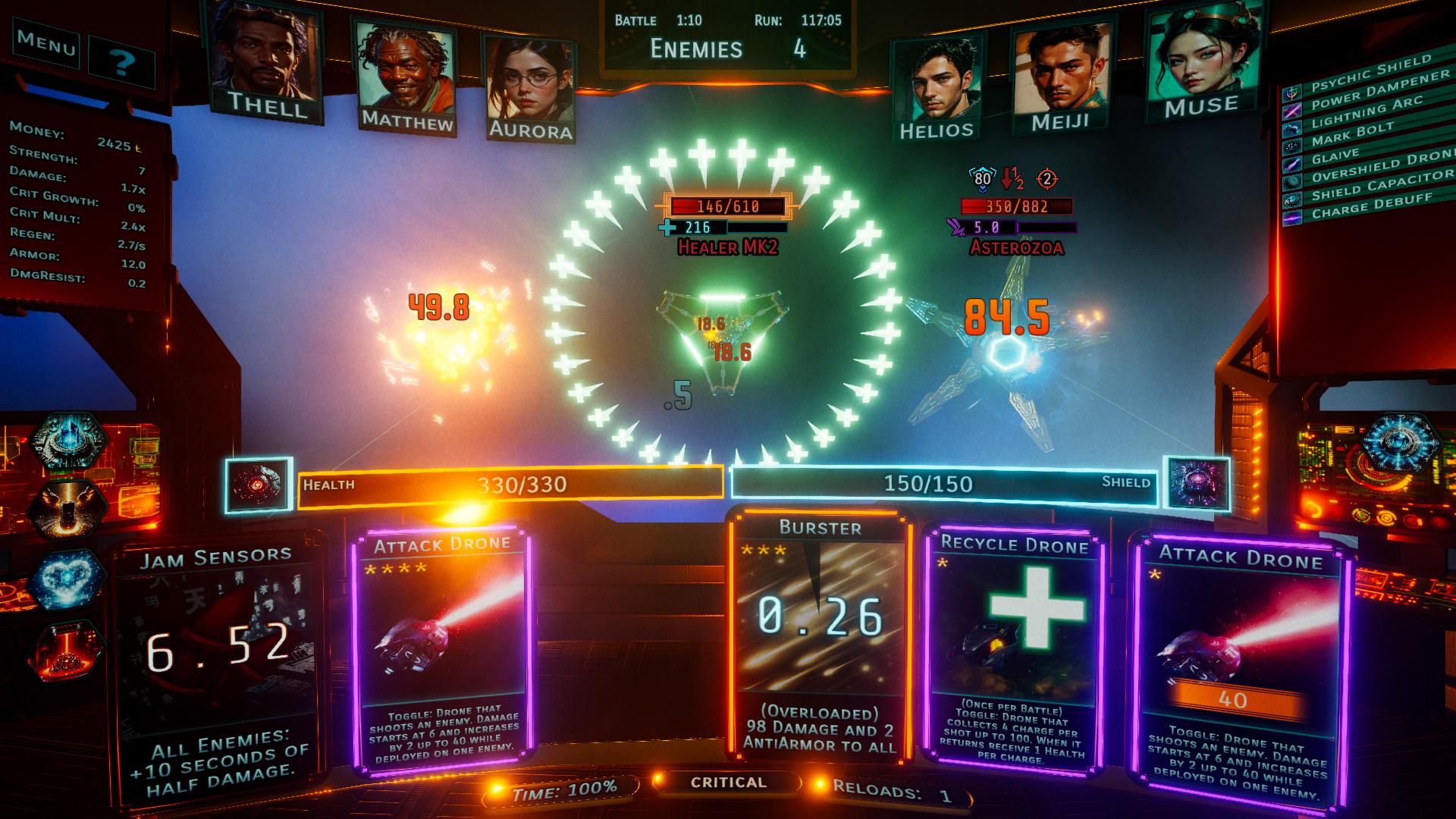Click the purple galaxy icon beside Shield

1197,484
